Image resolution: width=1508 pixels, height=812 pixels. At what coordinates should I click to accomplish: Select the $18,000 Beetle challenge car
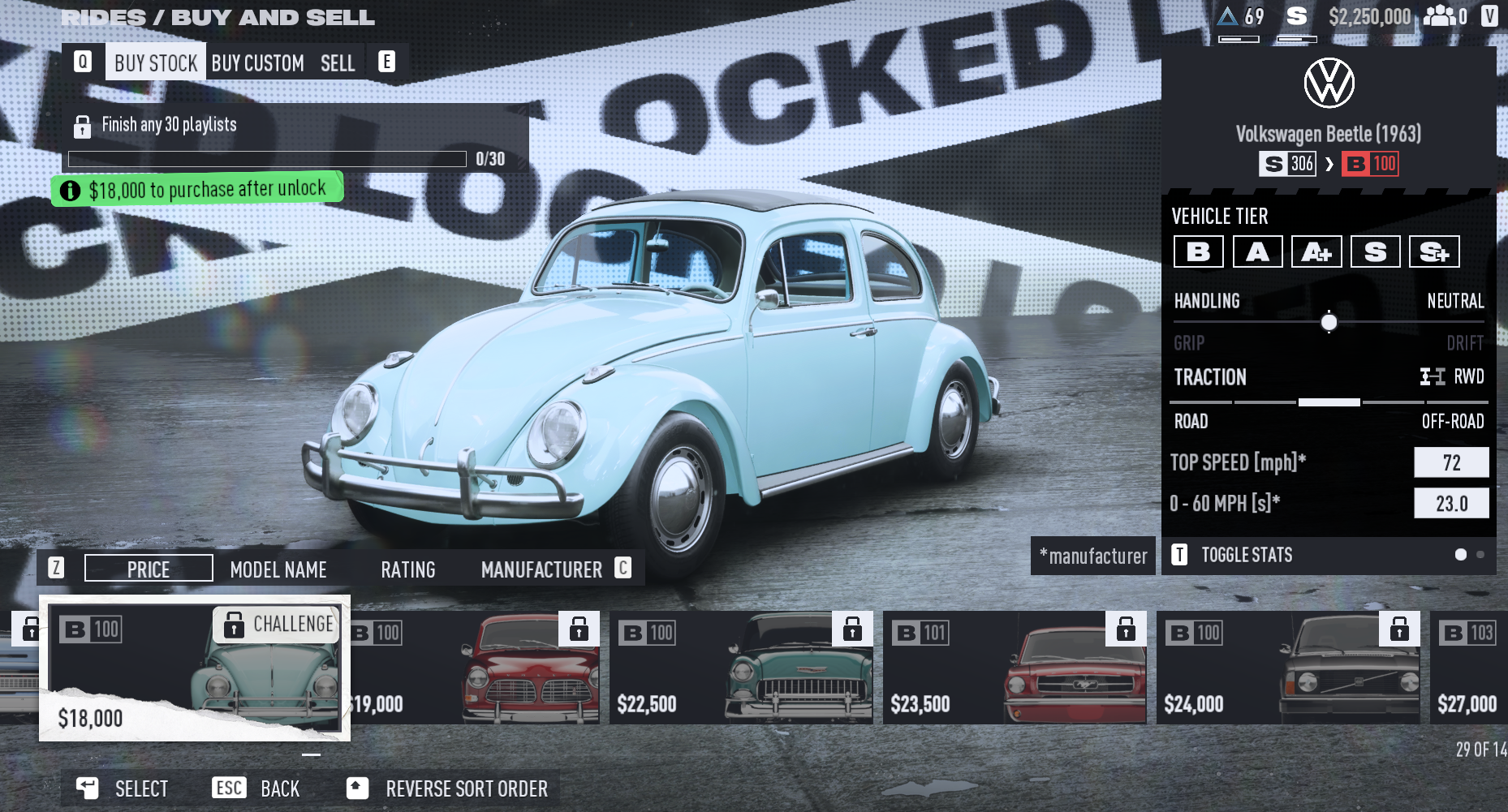195,668
